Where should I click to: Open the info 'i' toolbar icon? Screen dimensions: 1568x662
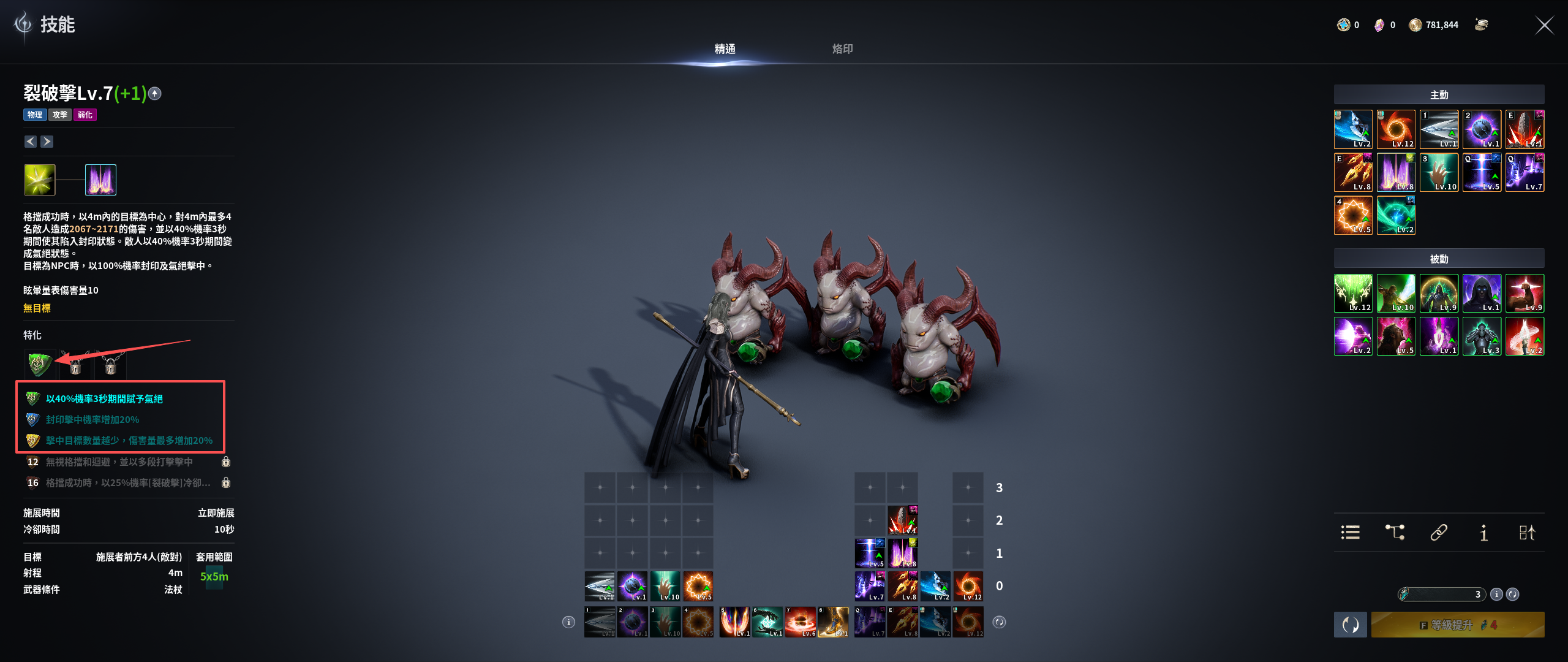coord(1483,532)
